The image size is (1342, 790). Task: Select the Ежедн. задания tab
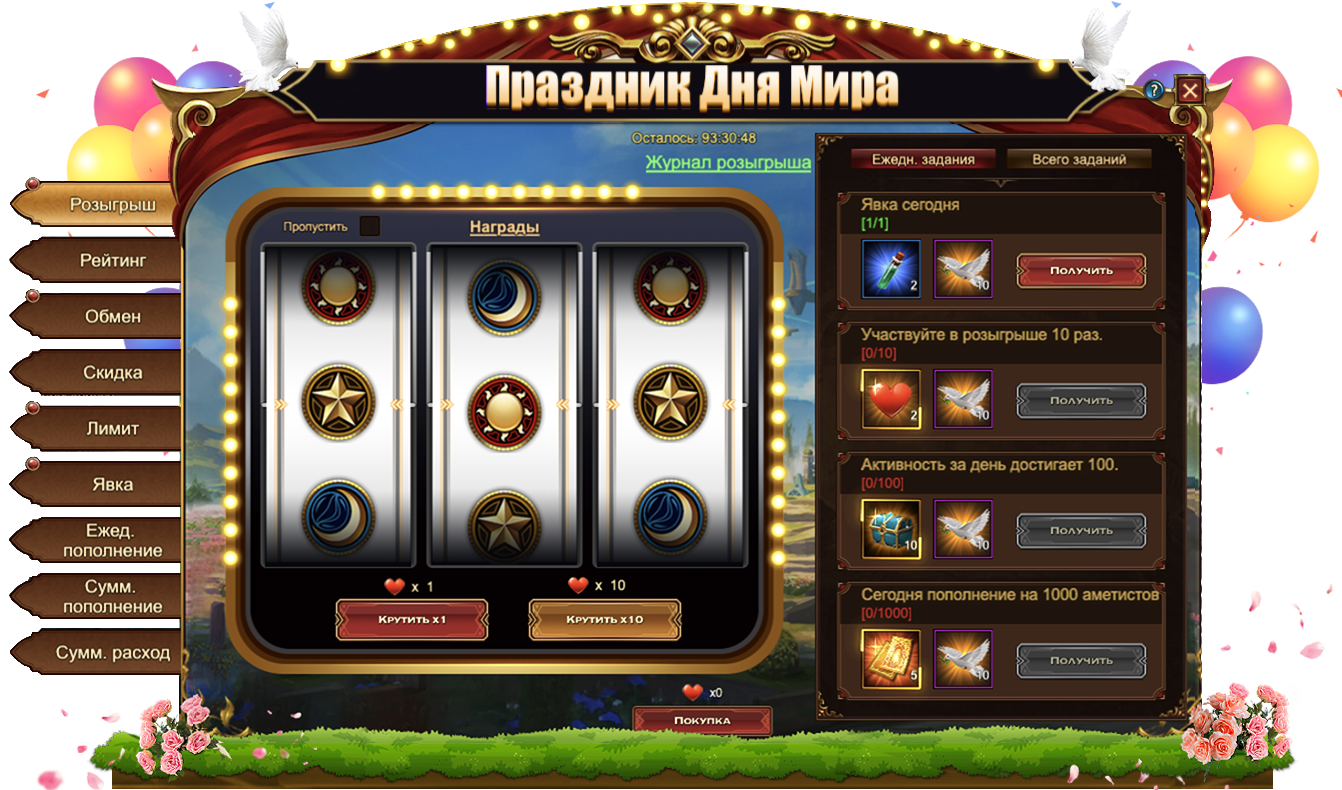(923, 160)
